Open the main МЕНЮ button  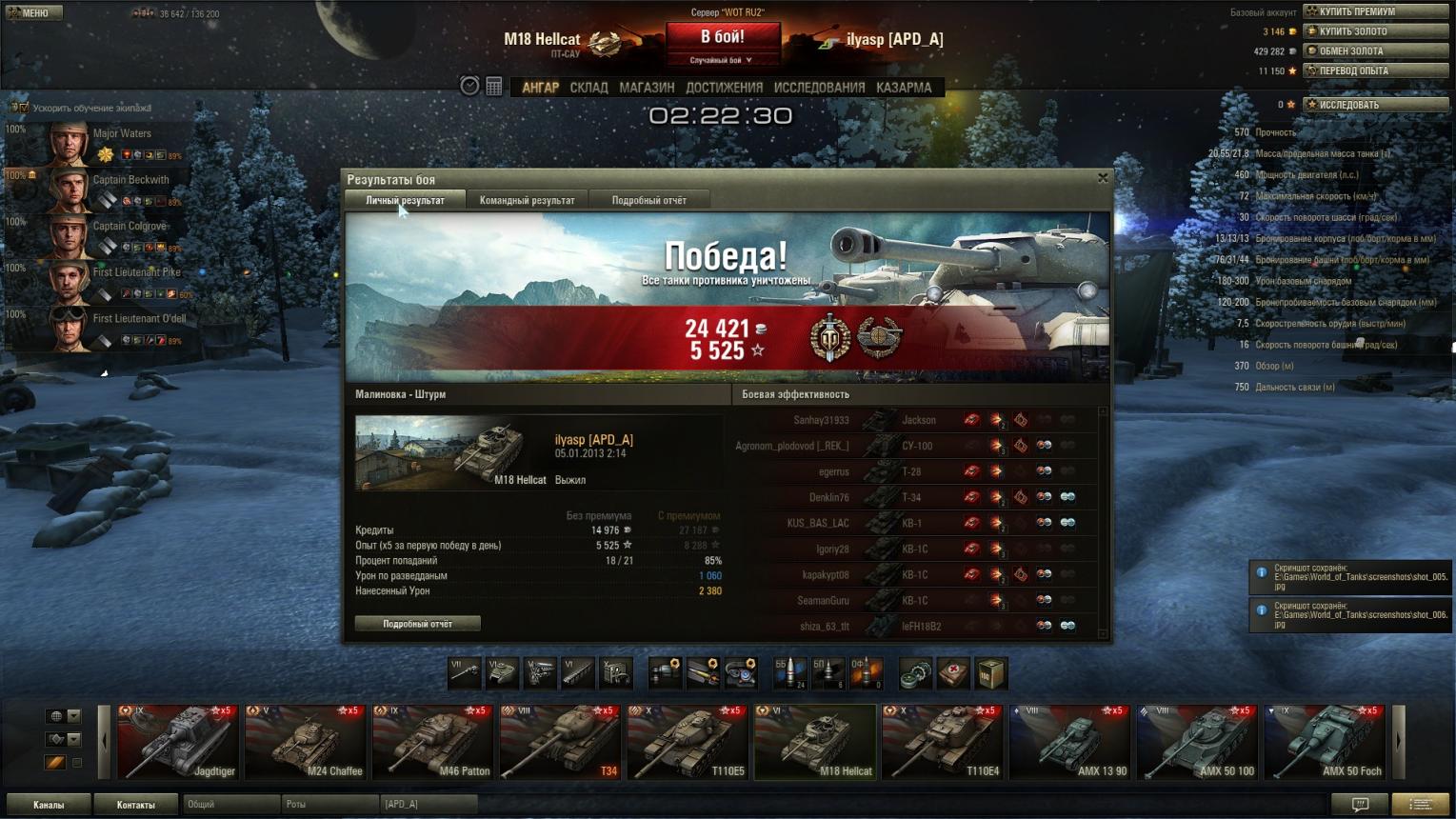pyautogui.click(x=32, y=12)
